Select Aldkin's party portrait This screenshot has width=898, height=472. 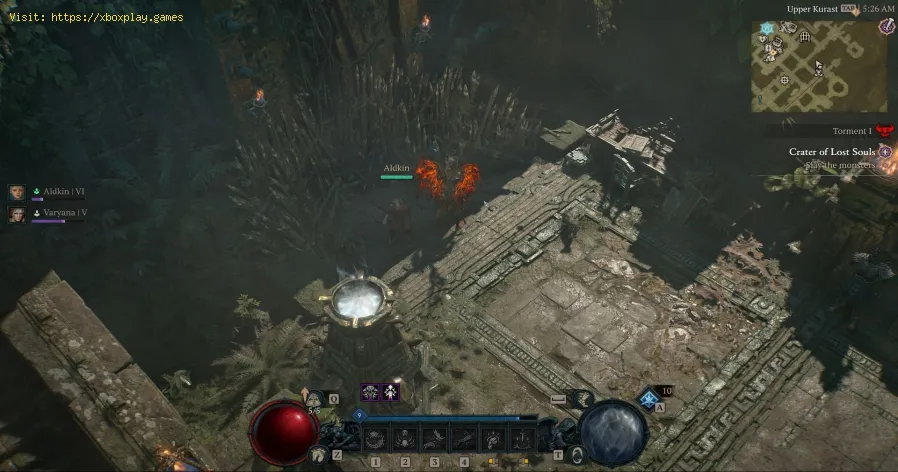17,192
